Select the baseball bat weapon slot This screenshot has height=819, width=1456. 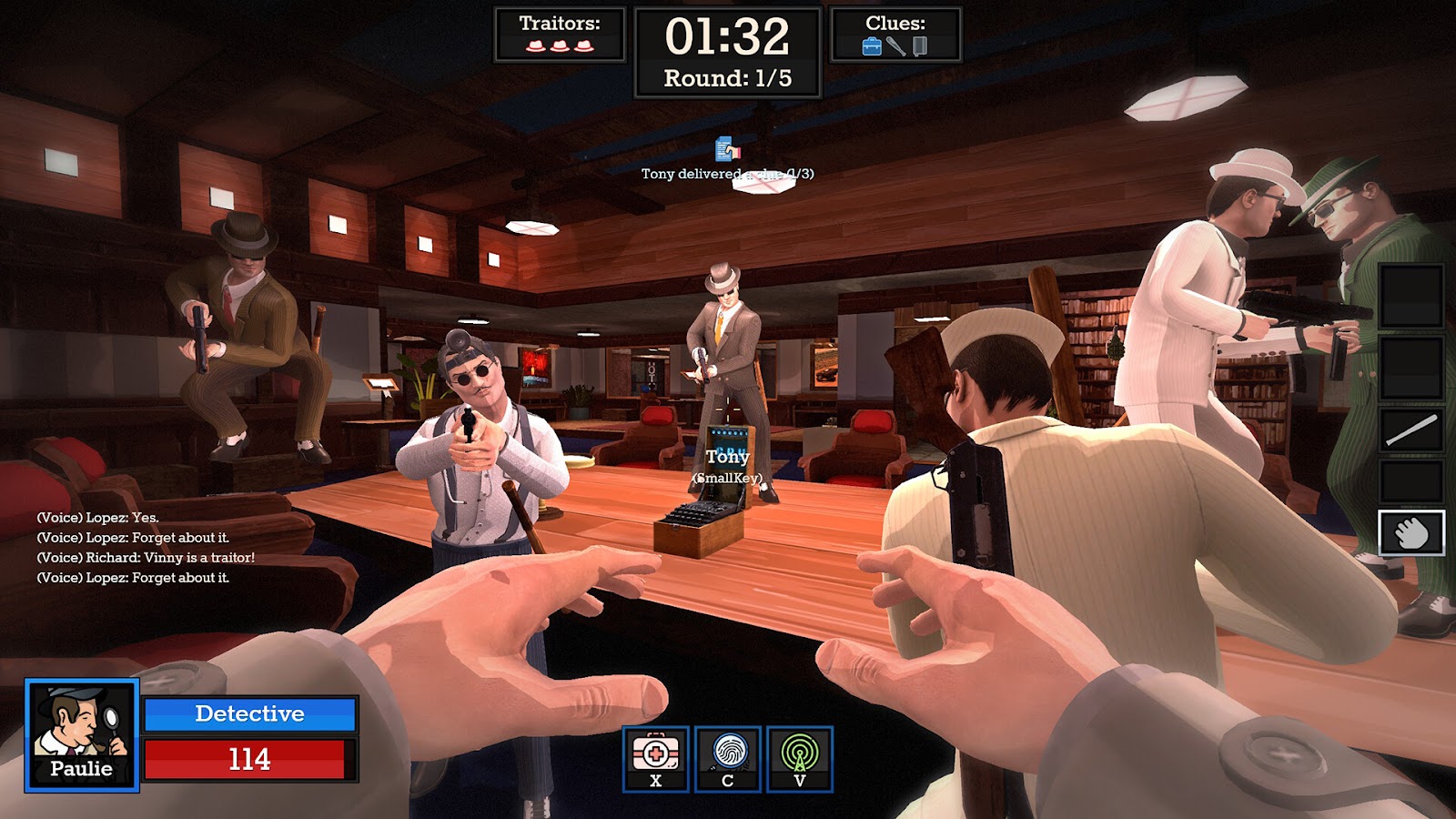point(1411,430)
